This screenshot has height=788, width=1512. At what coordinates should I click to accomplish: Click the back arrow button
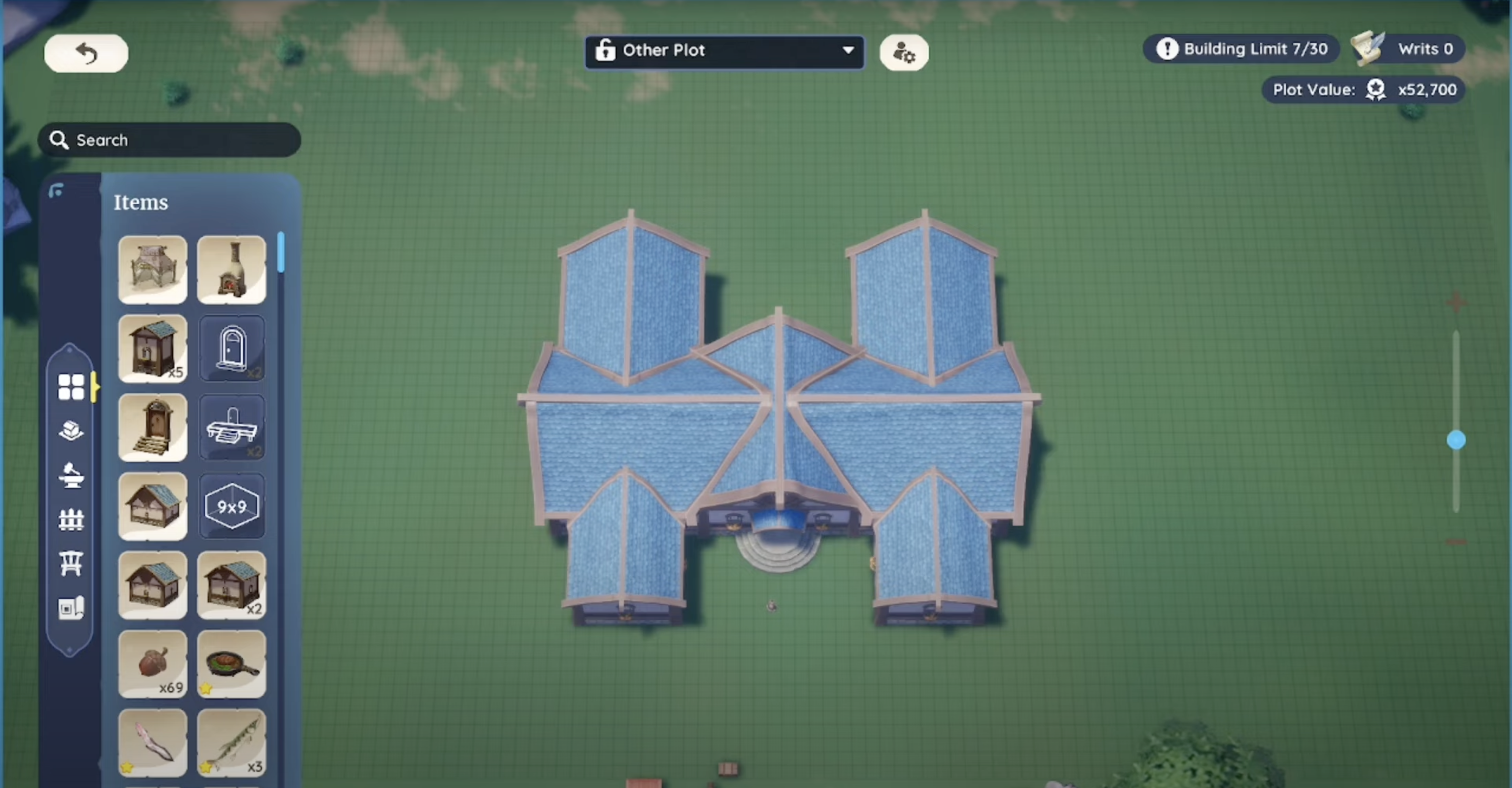coord(86,54)
